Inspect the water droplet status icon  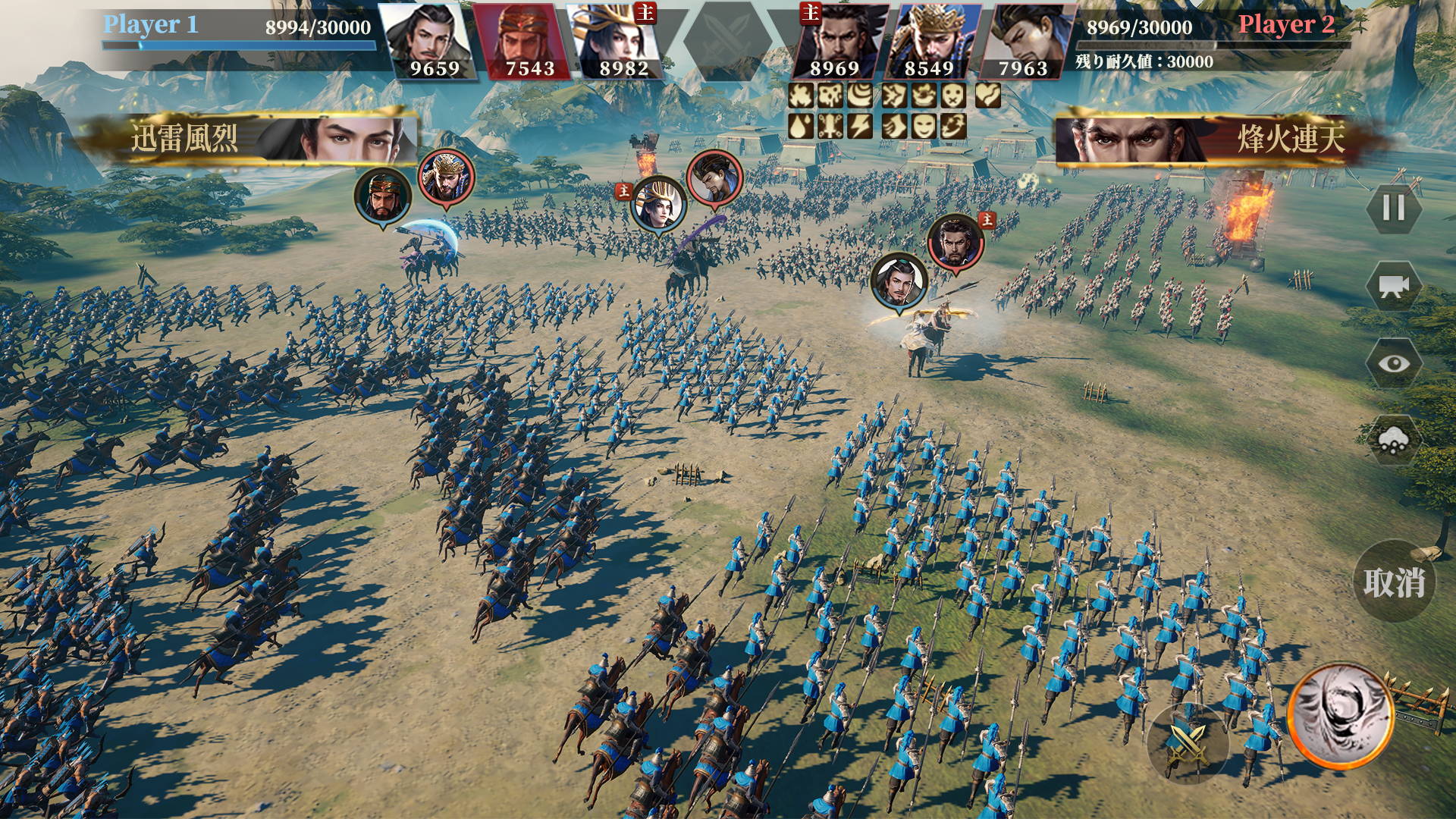pyautogui.click(x=801, y=126)
